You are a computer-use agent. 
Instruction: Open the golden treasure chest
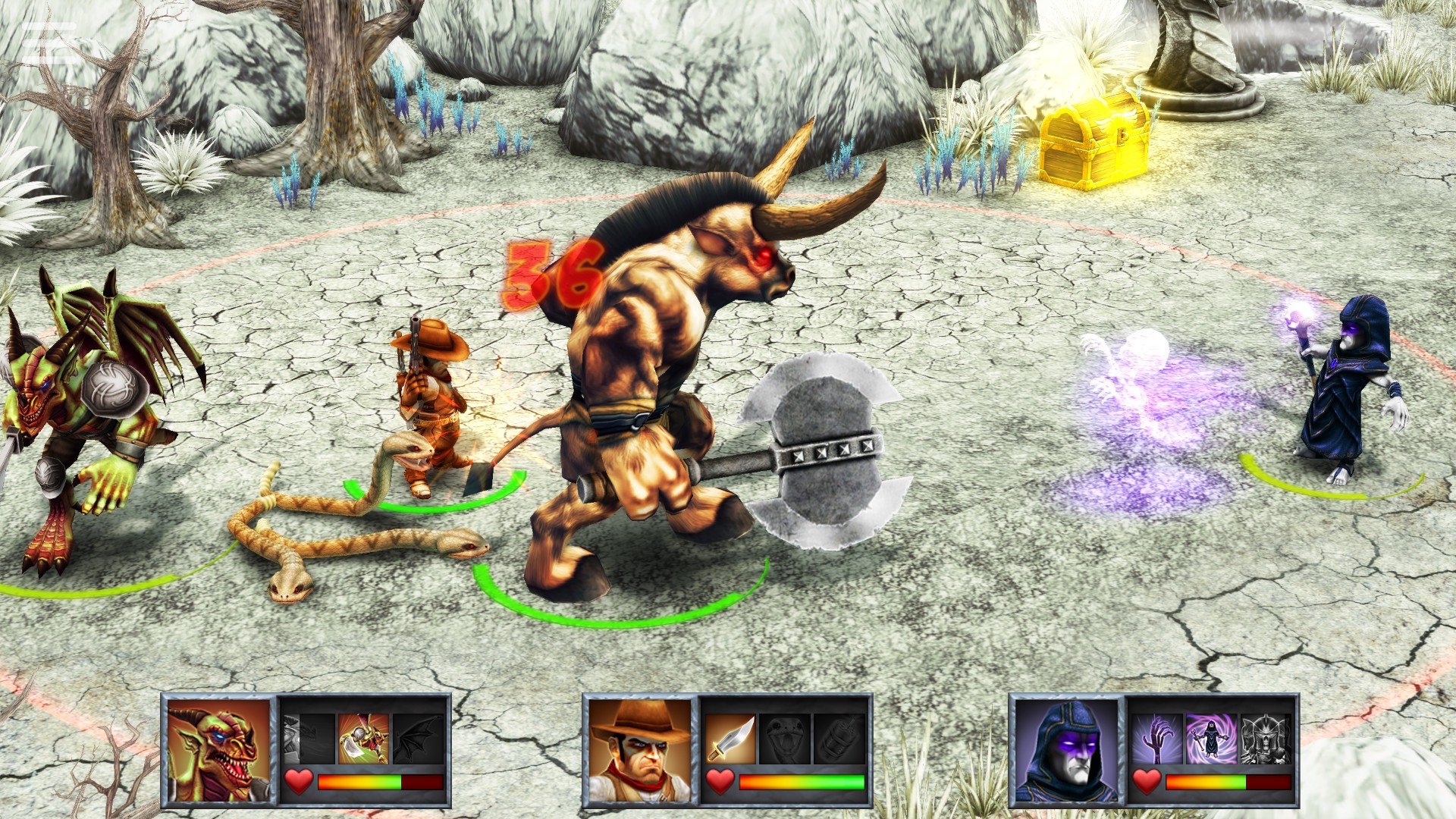pyautogui.click(x=1092, y=140)
